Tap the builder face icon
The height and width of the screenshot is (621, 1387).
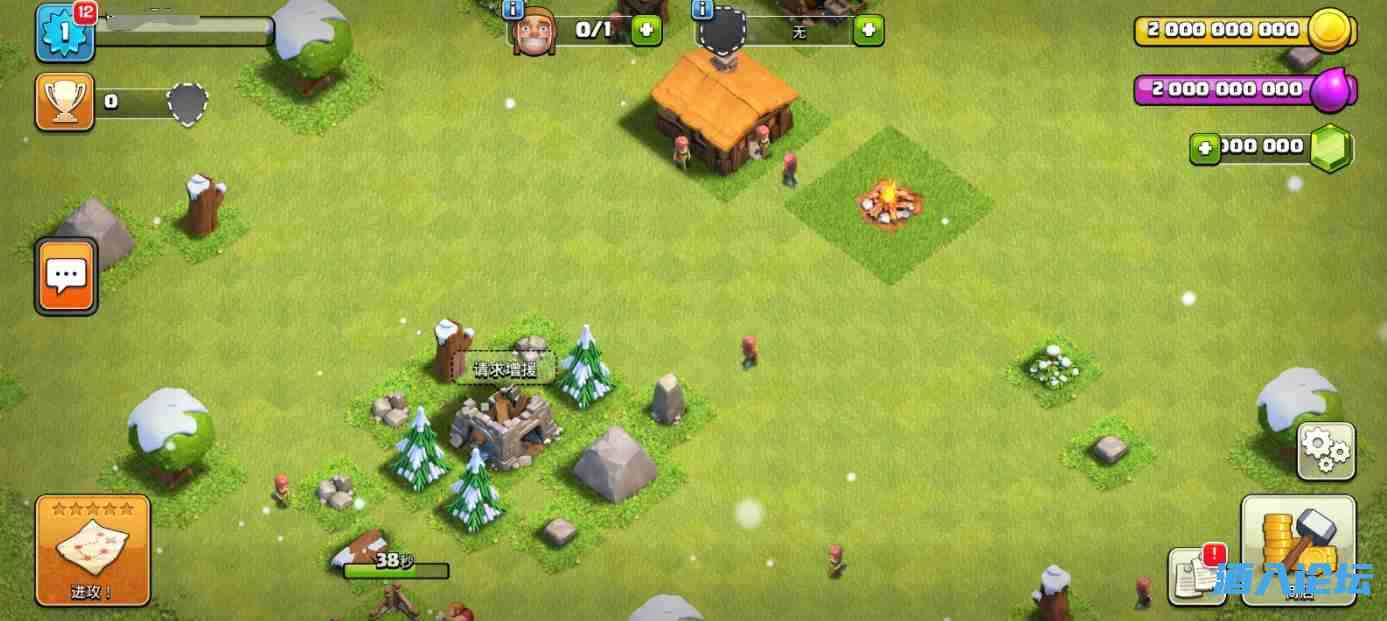click(x=533, y=31)
